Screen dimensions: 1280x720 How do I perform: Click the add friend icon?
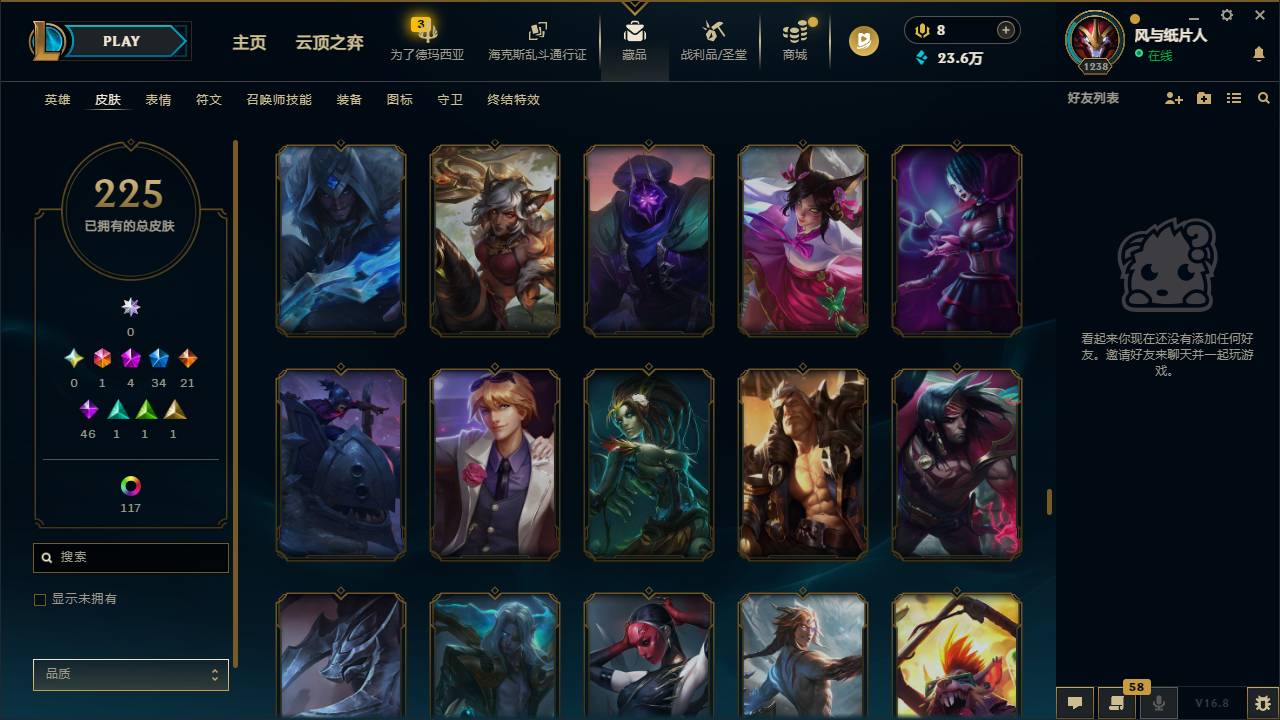point(1172,97)
